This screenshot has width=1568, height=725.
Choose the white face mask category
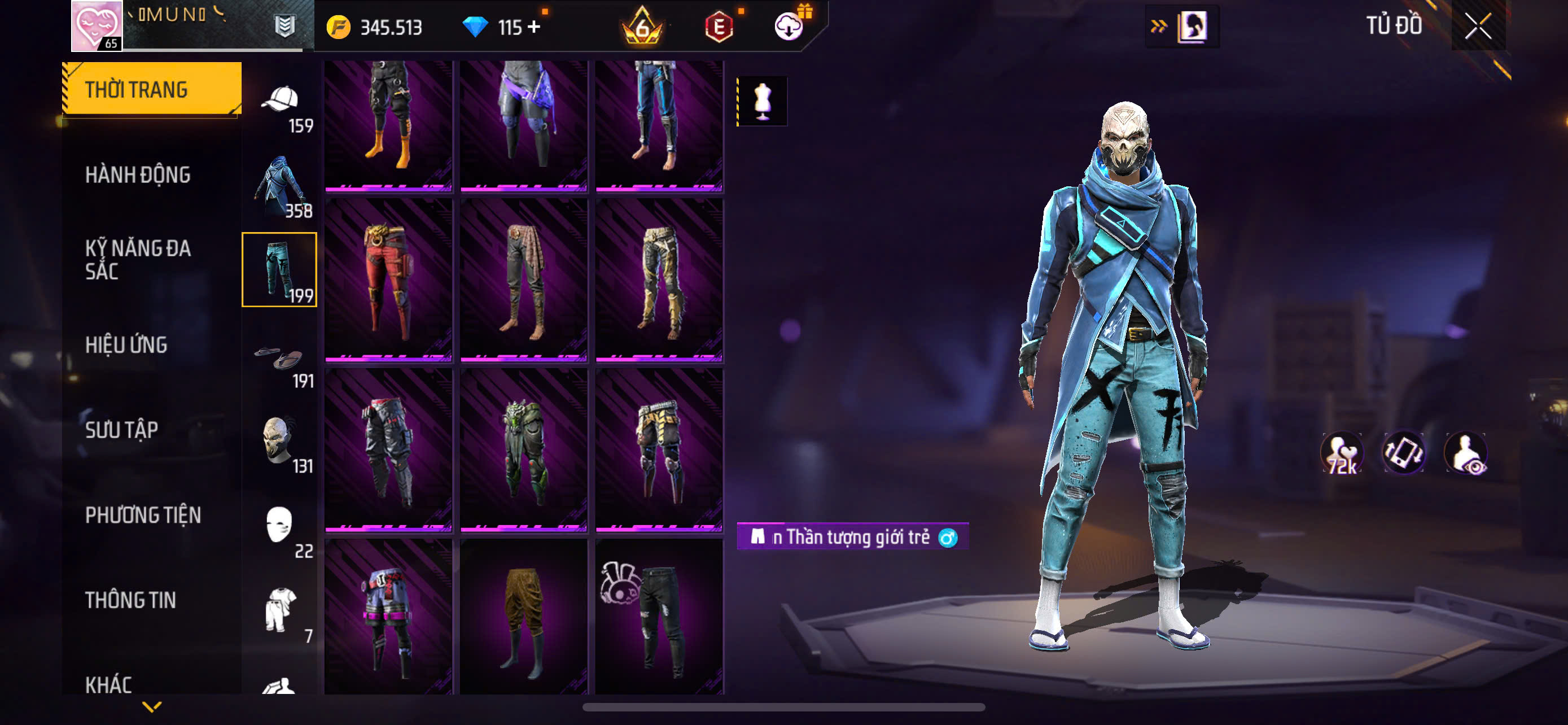pyautogui.click(x=280, y=527)
